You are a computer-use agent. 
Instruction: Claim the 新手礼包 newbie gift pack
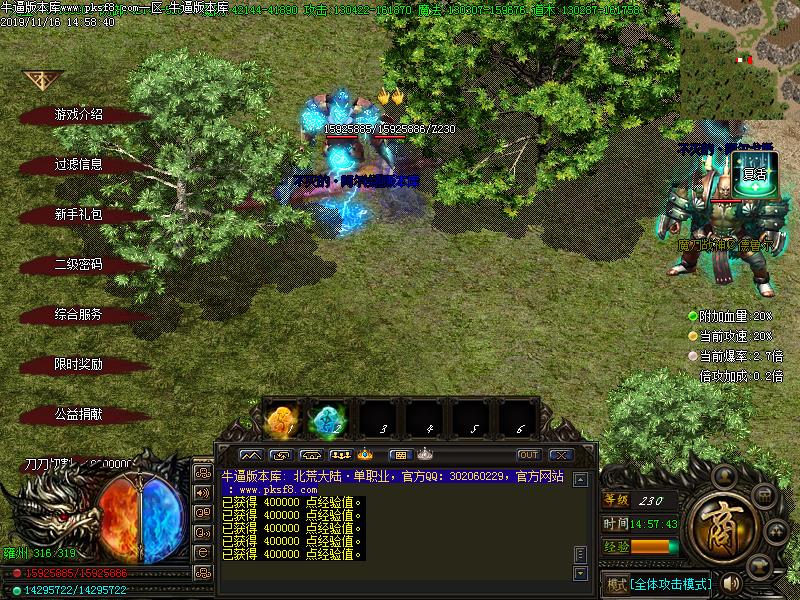click(x=78, y=215)
